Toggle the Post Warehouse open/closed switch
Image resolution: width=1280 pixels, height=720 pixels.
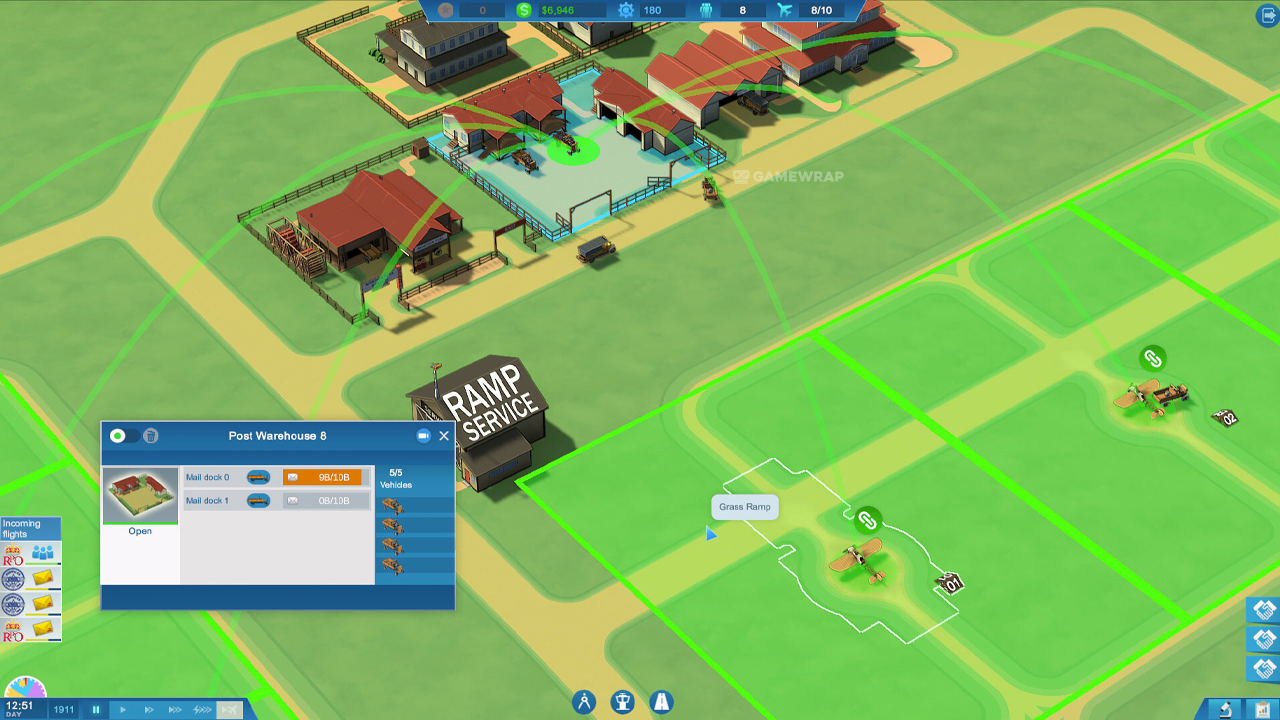pos(123,436)
